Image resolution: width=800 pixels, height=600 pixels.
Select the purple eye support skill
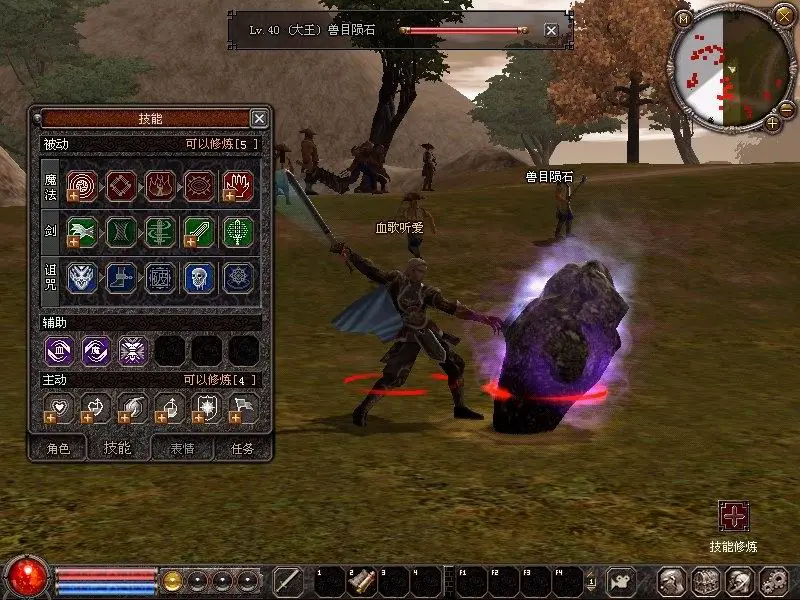coord(96,350)
